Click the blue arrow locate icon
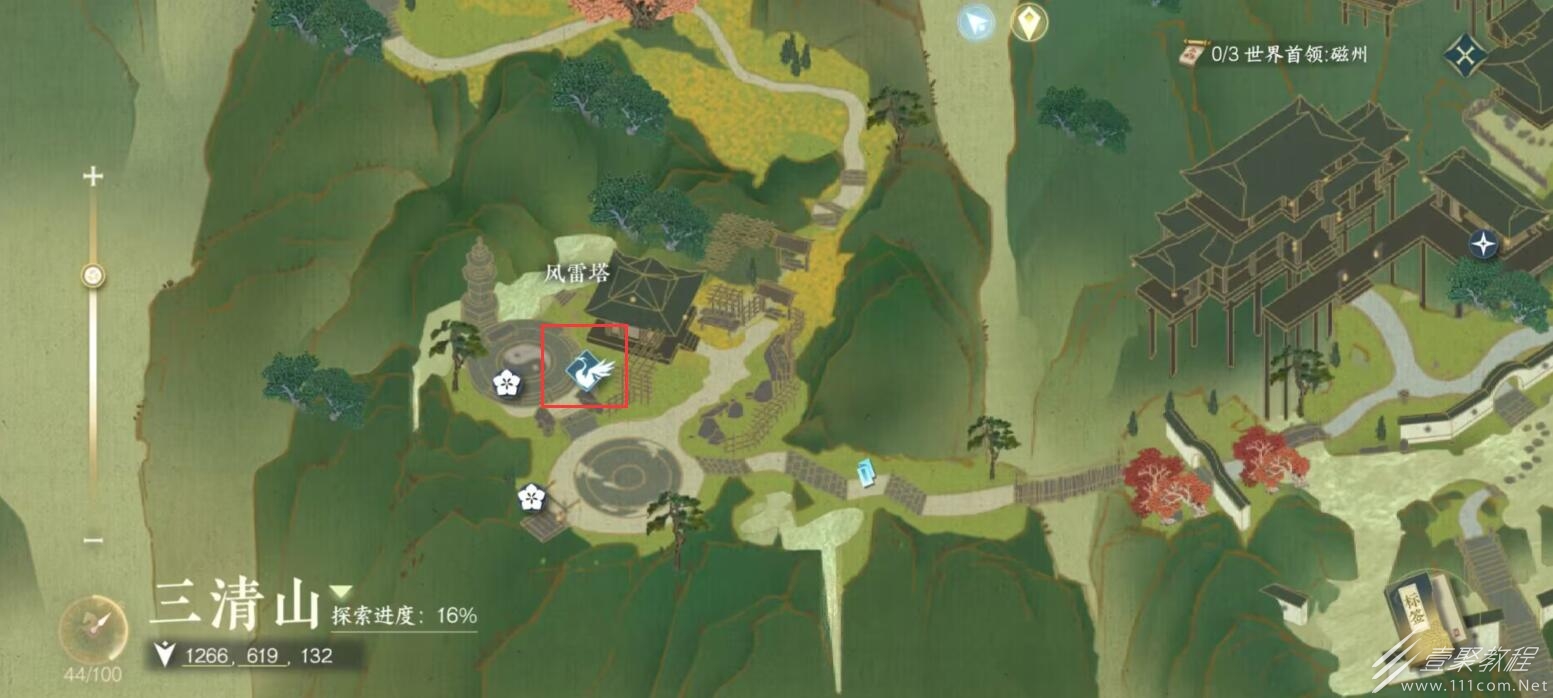The width and height of the screenshot is (1553, 698). coord(976,22)
